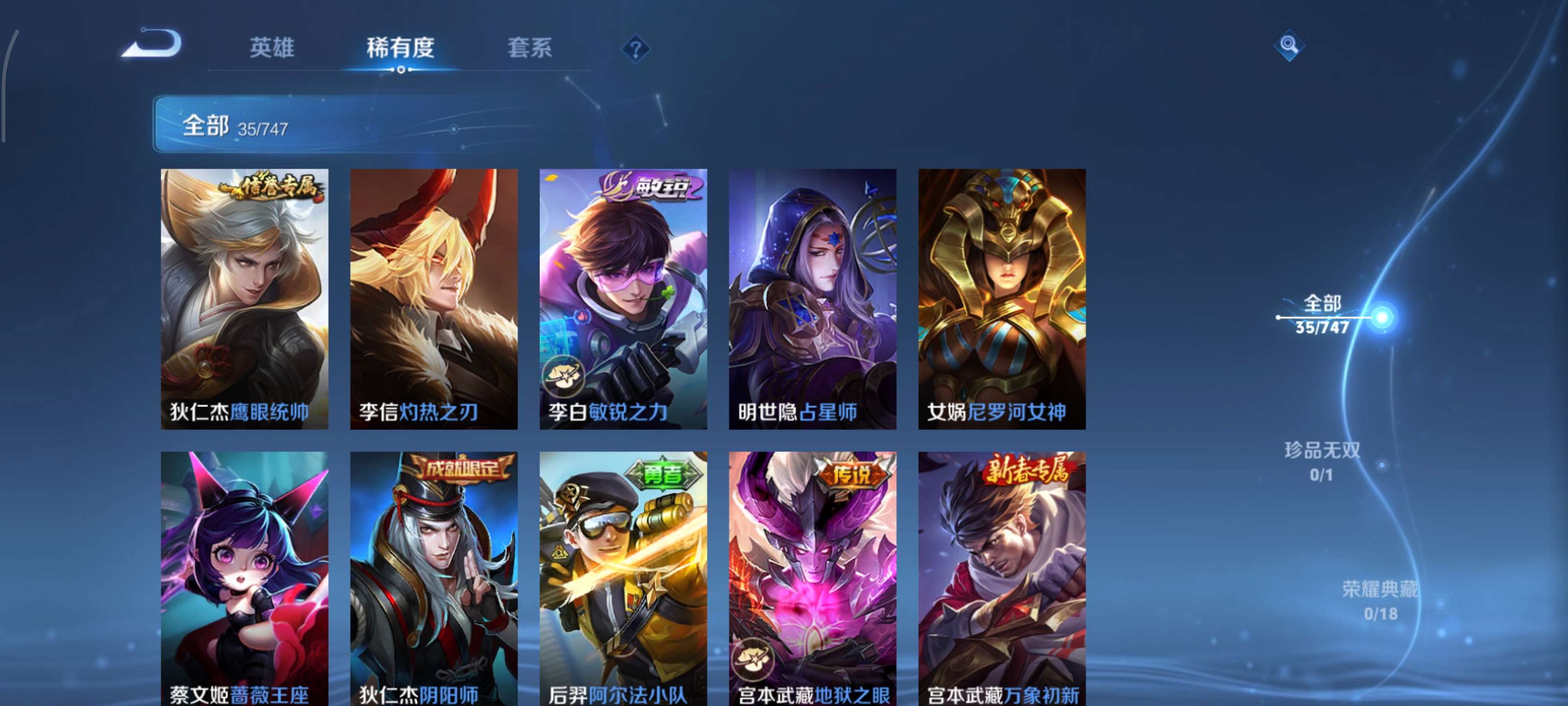The width and height of the screenshot is (1568, 706).
Task: Open the search magnifier icon top-right
Action: [1291, 45]
